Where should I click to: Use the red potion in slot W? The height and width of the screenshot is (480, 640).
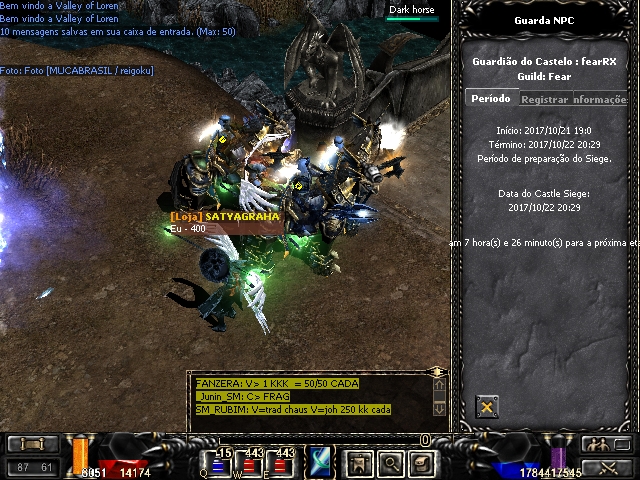tap(252, 464)
